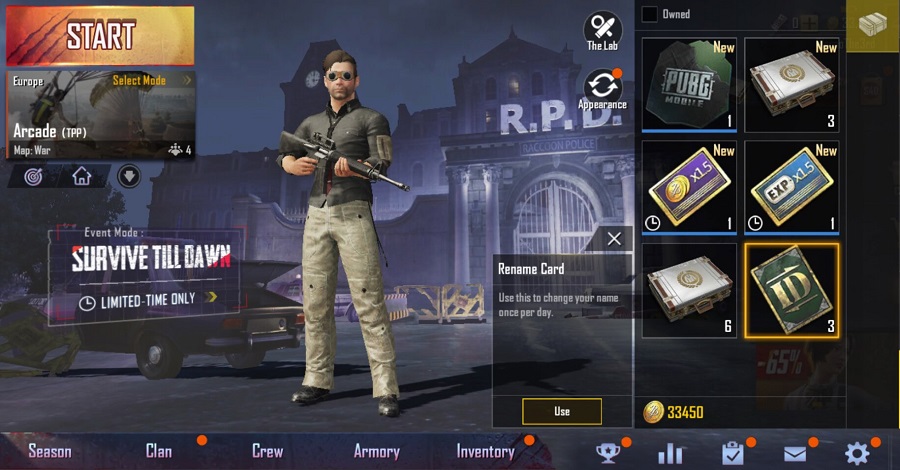900x470 pixels.
Task: Use the Rename Card
Action: tap(561, 411)
